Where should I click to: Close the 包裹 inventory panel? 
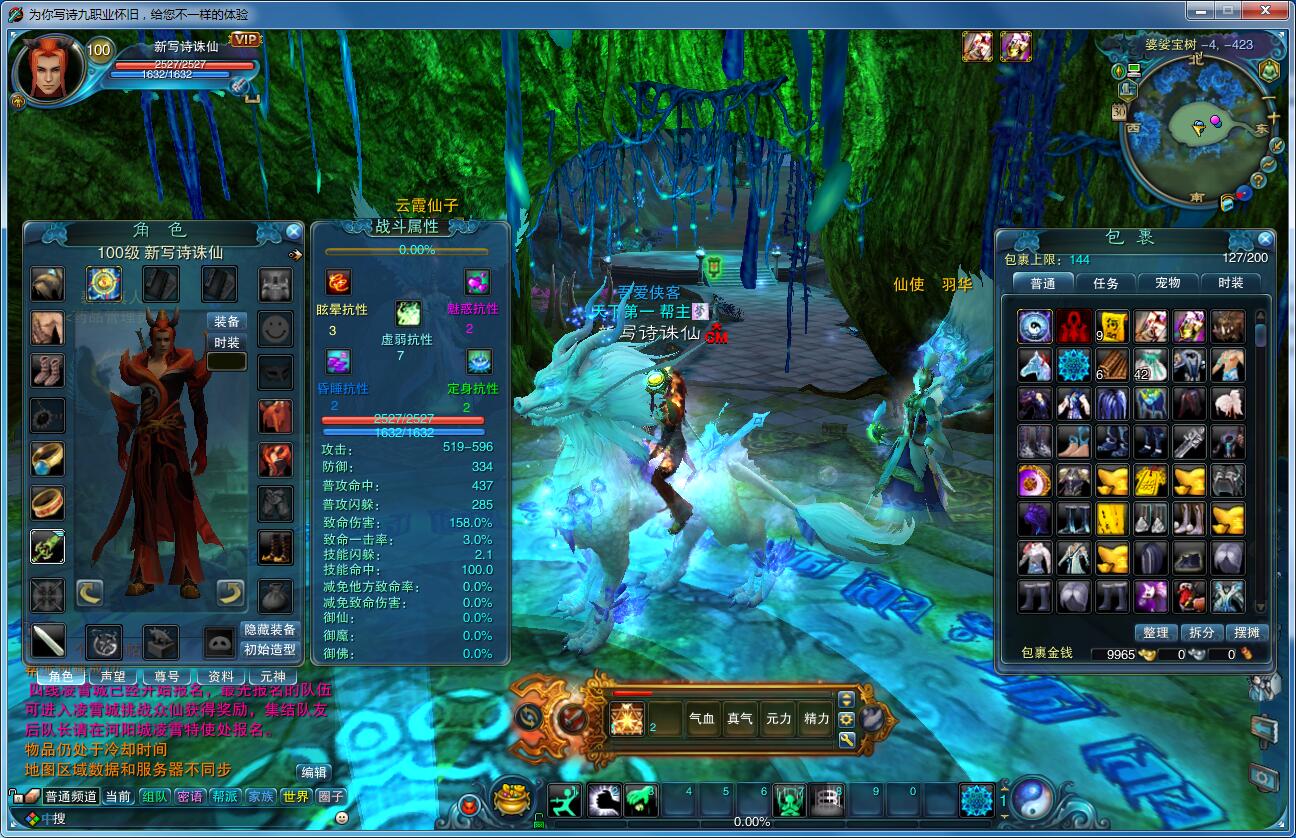pyautogui.click(x=1265, y=239)
